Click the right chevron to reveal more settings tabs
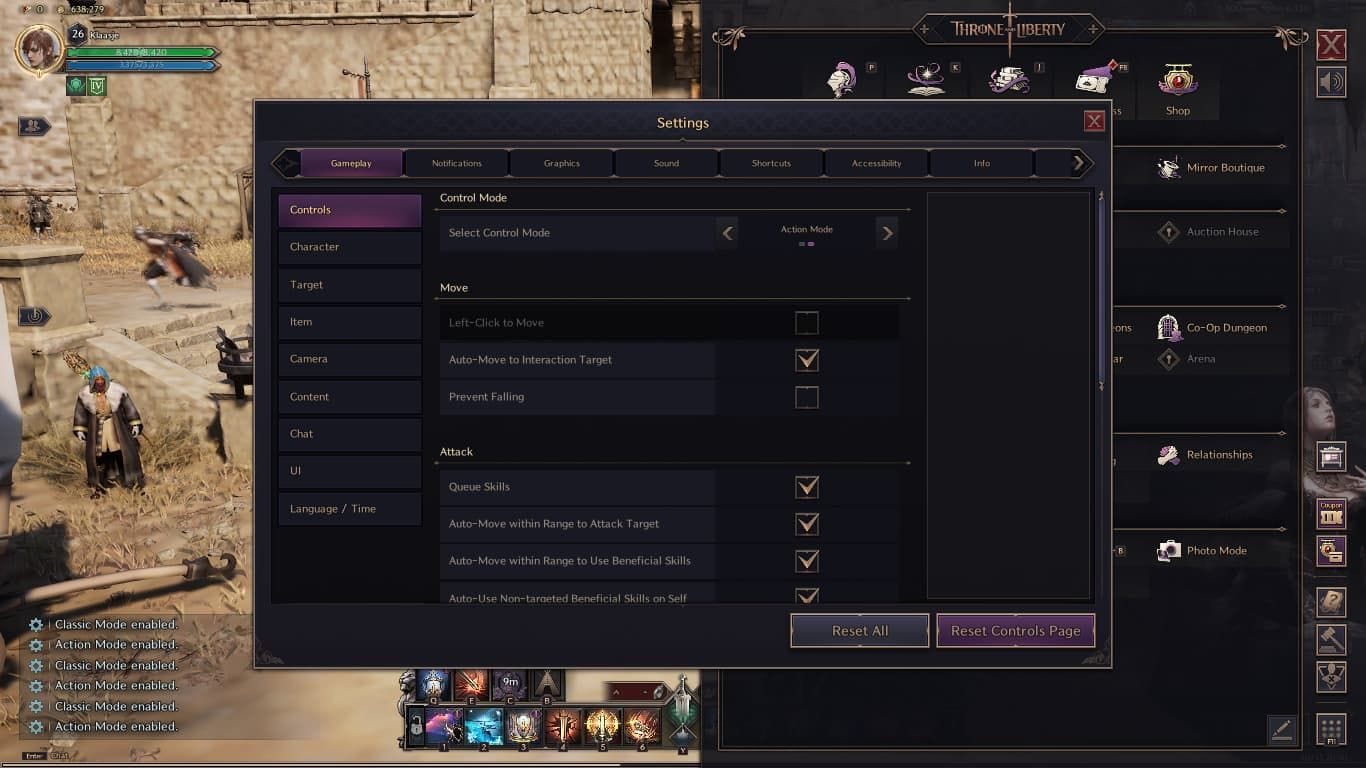The height and width of the screenshot is (768, 1366). [x=1078, y=162]
